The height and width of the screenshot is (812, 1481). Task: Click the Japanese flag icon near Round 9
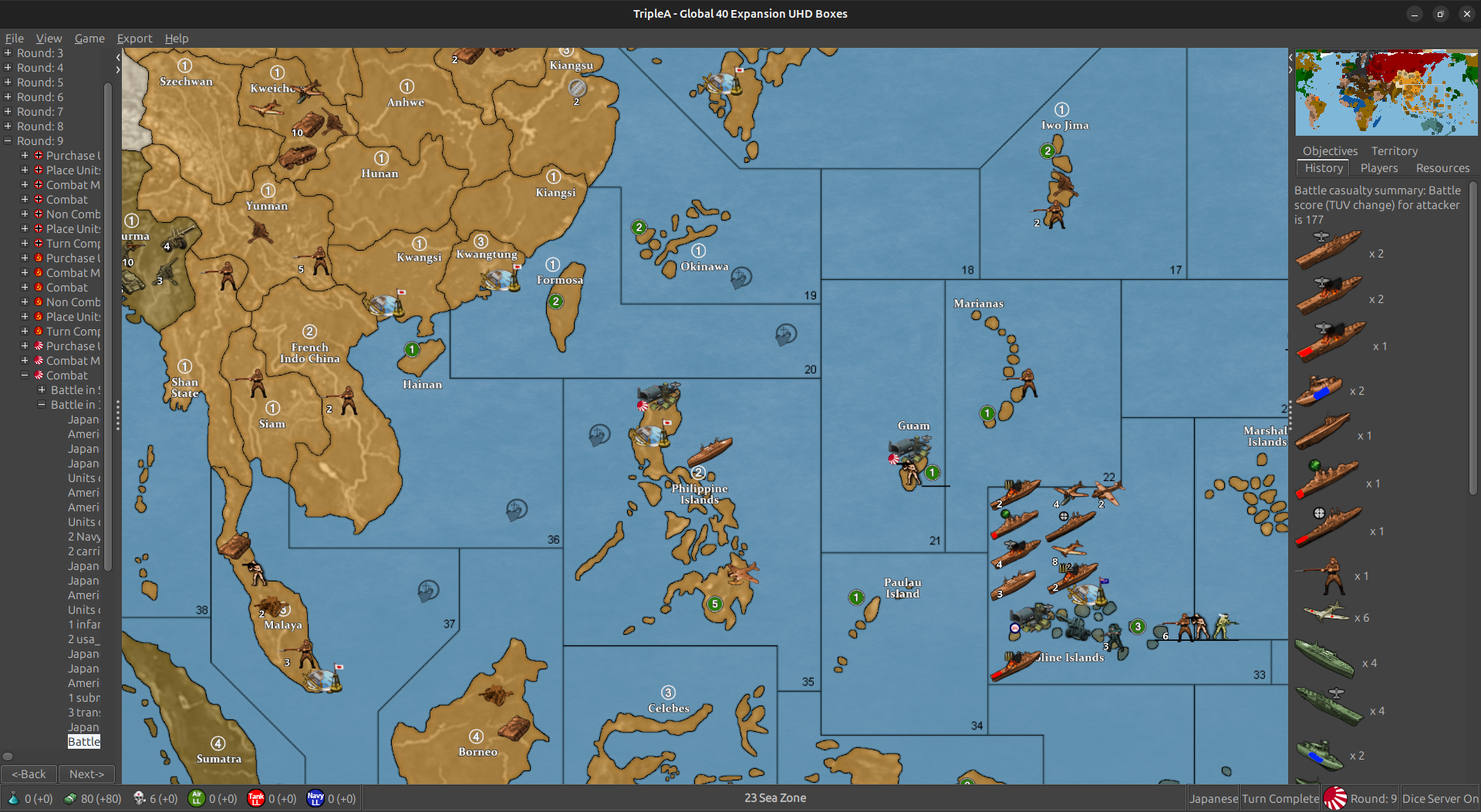[1337, 798]
